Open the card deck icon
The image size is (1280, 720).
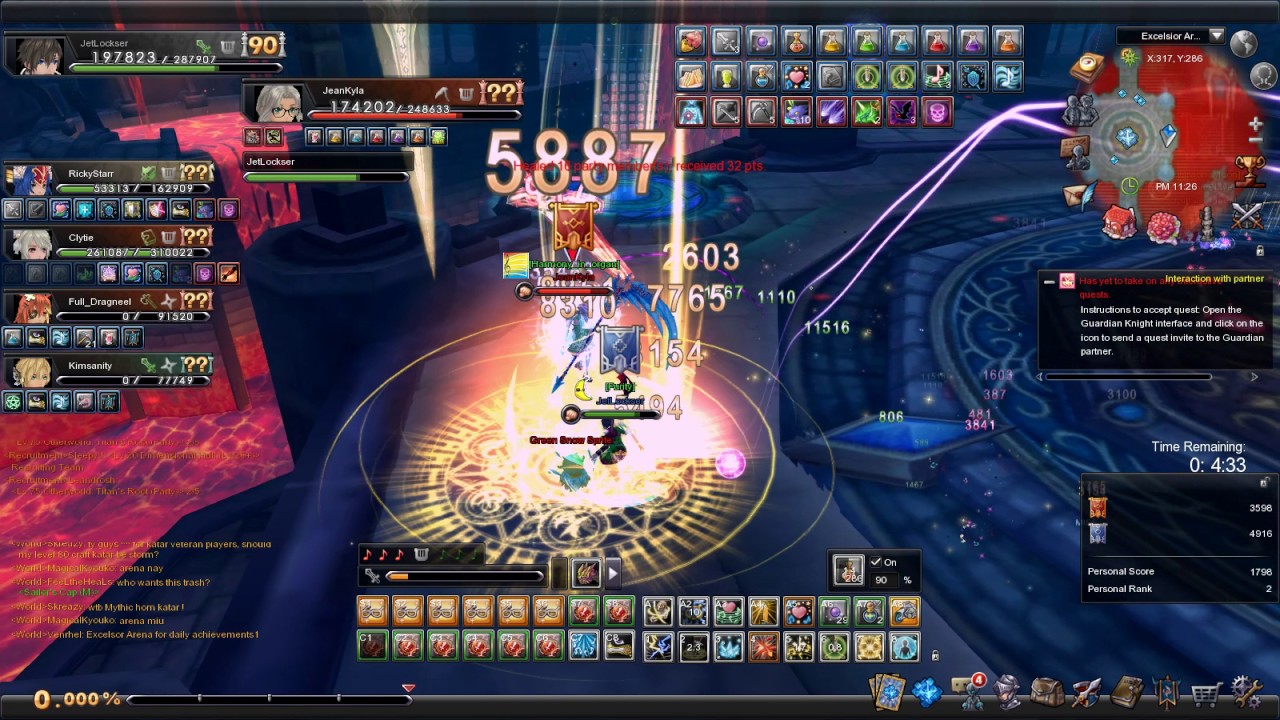888,691
